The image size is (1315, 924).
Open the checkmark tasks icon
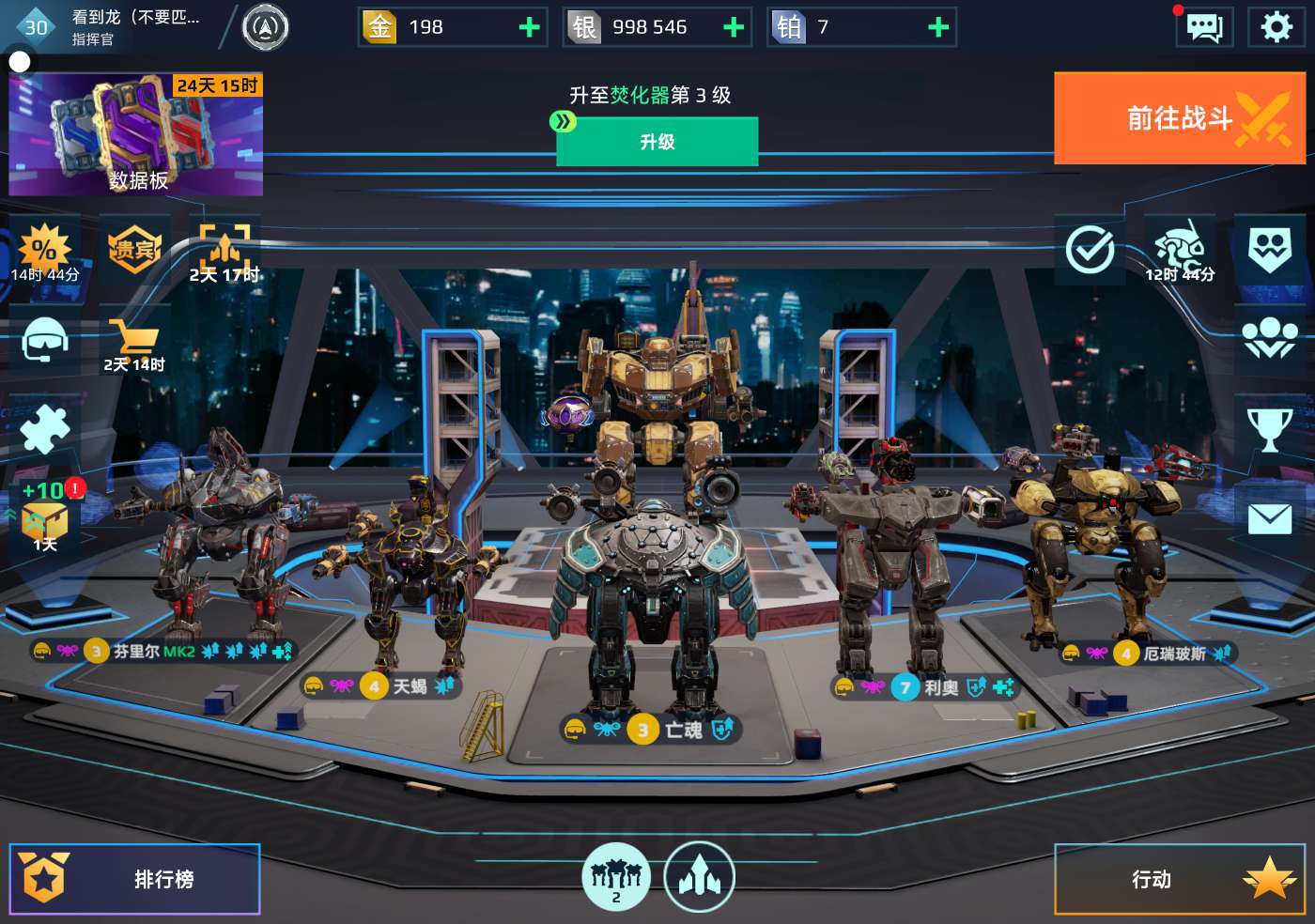1090,250
